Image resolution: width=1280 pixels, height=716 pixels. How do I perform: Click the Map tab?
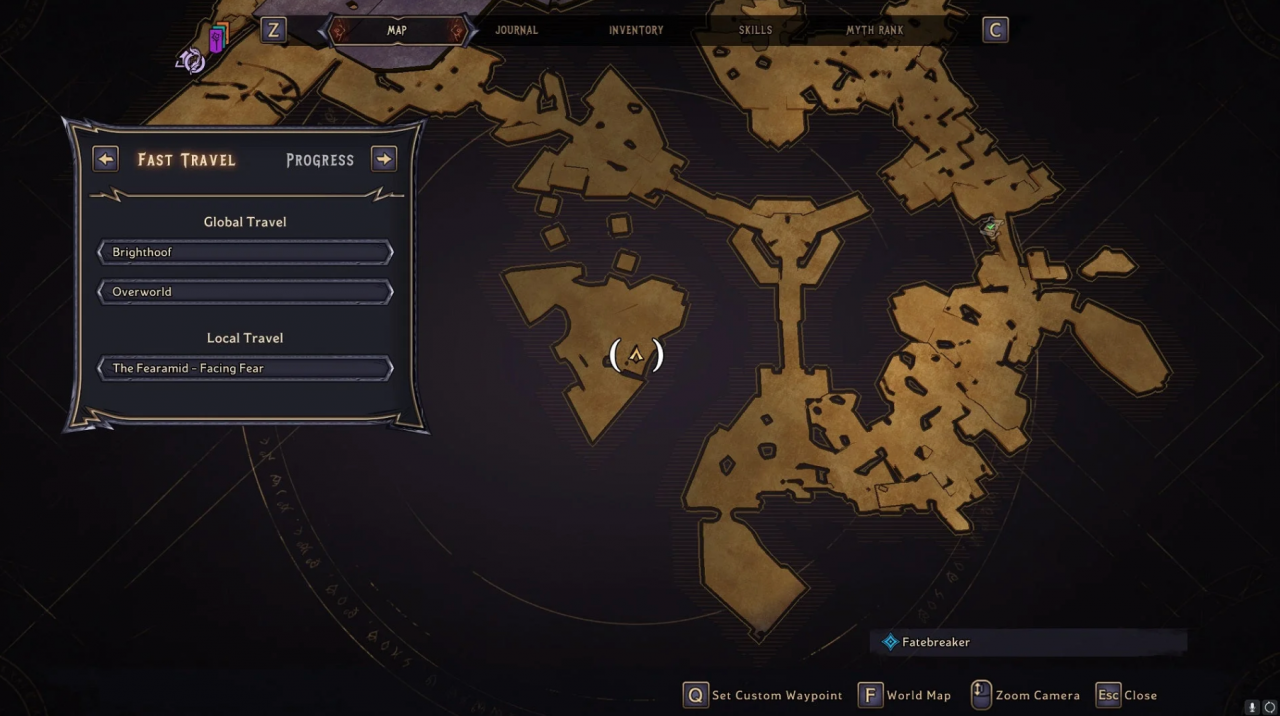pos(397,30)
